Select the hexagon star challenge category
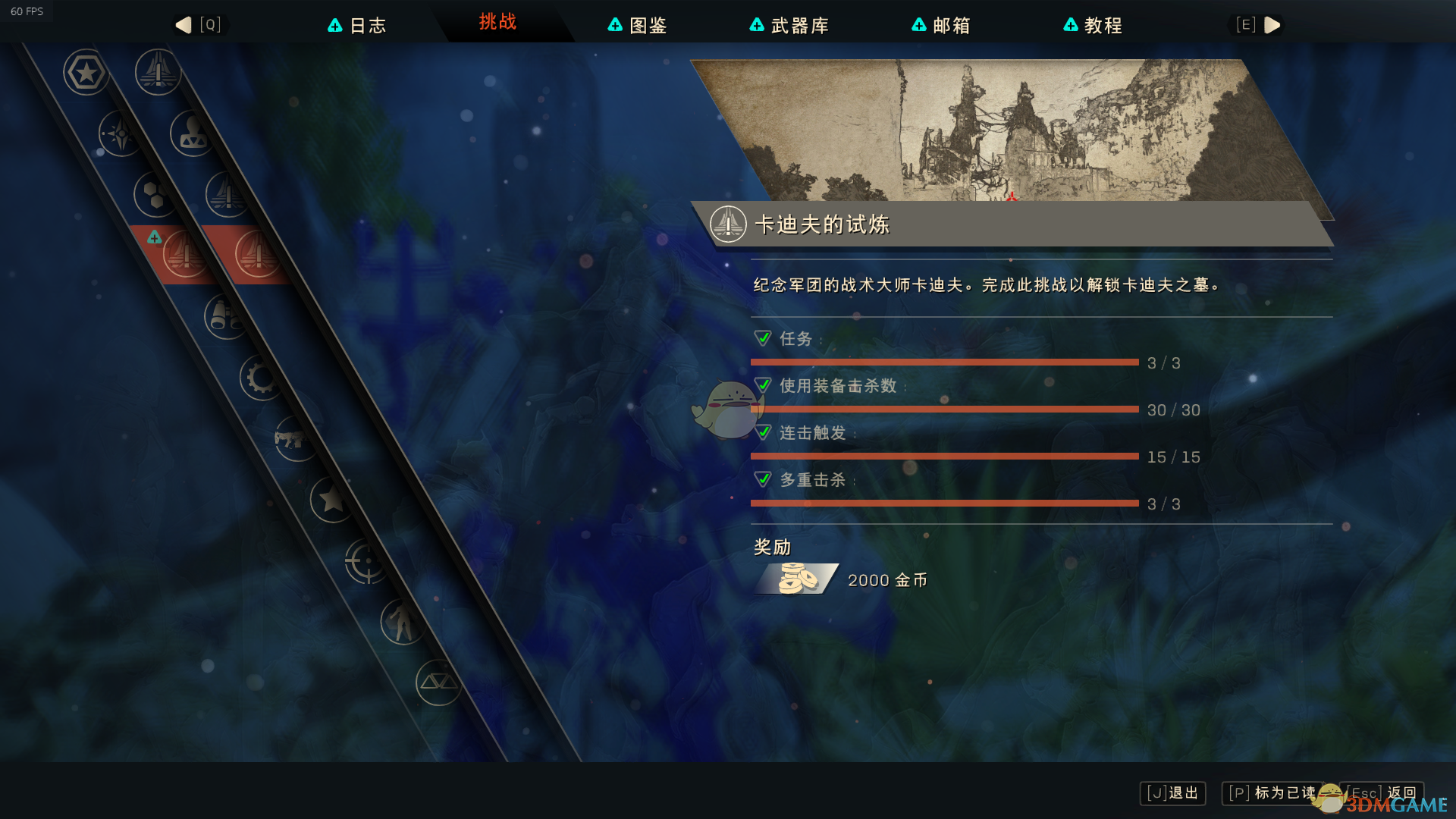The image size is (1456, 819). click(86, 73)
